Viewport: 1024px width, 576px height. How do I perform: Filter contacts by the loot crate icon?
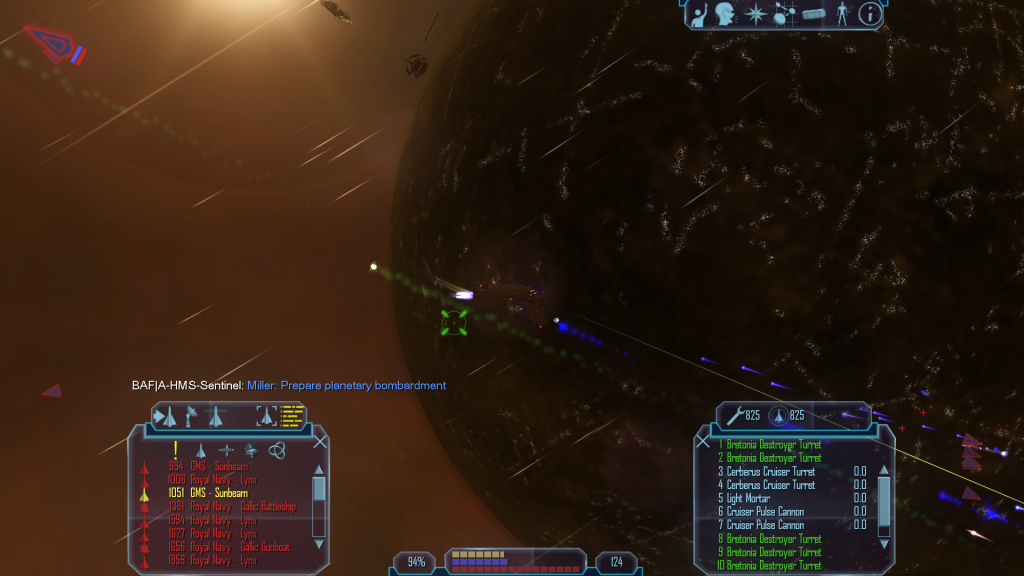click(x=250, y=450)
